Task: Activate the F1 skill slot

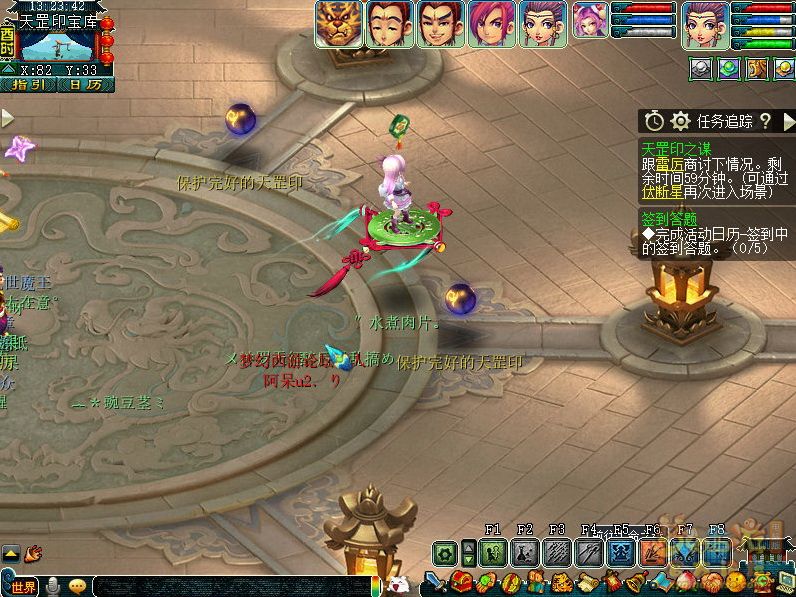Action: 493,552
